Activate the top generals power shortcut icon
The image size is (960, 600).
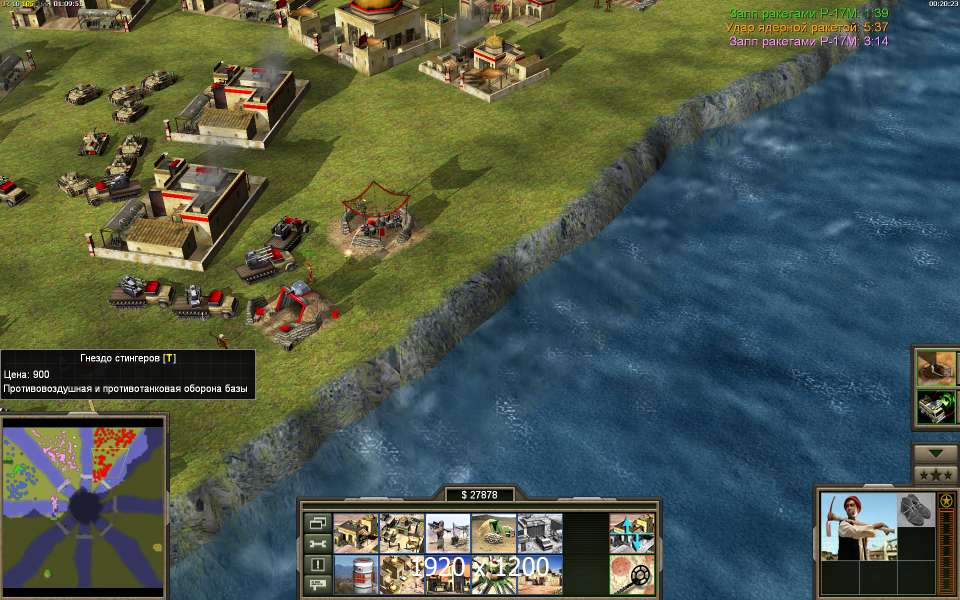pyautogui.click(x=938, y=367)
